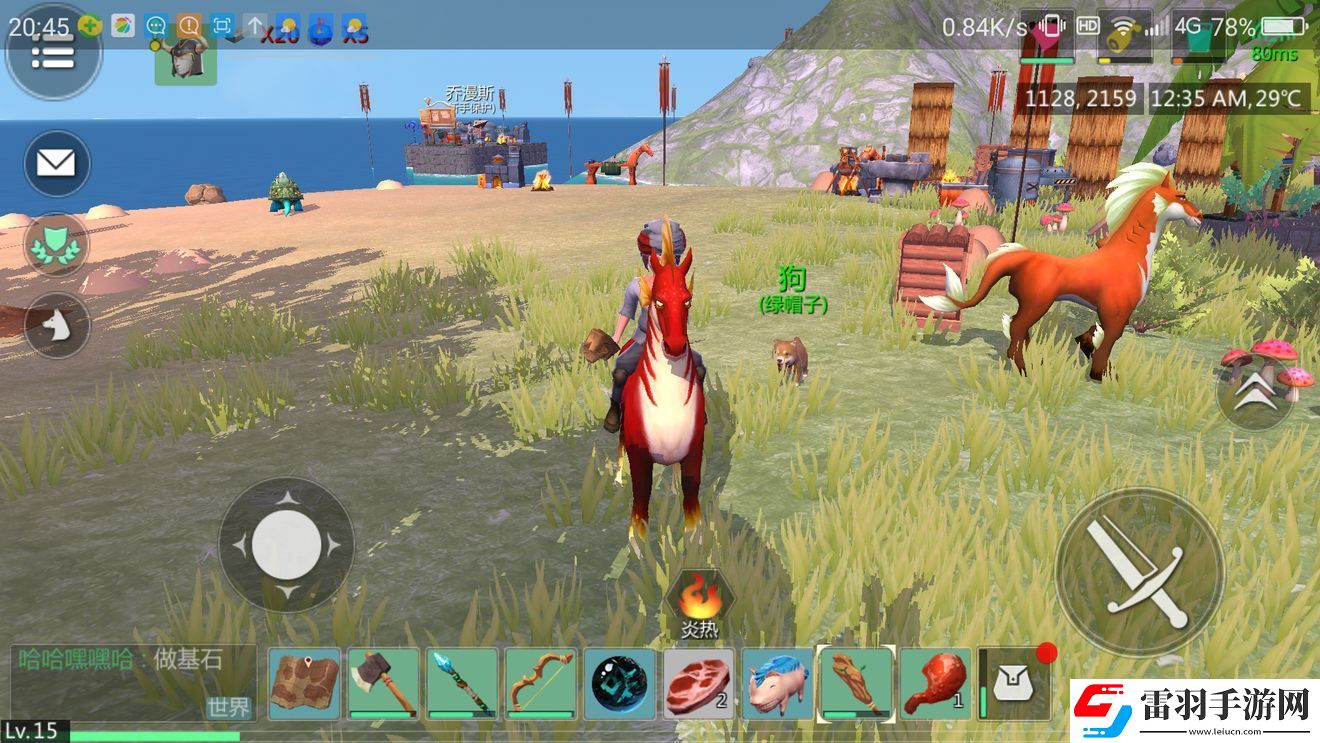Tap the crossed swords attack button

(x=1139, y=572)
